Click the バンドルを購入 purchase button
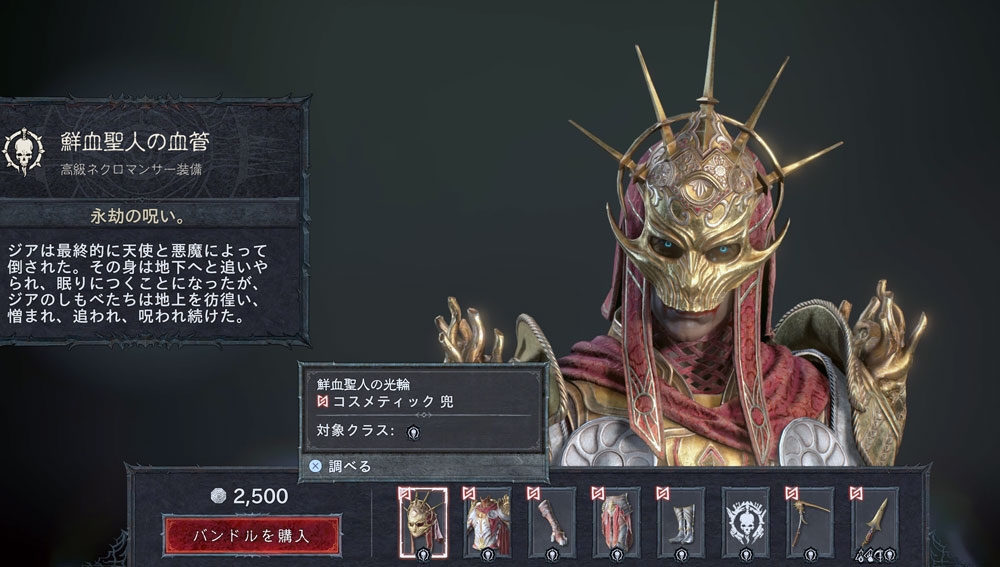The image size is (1000, 567). click(251, 535)
